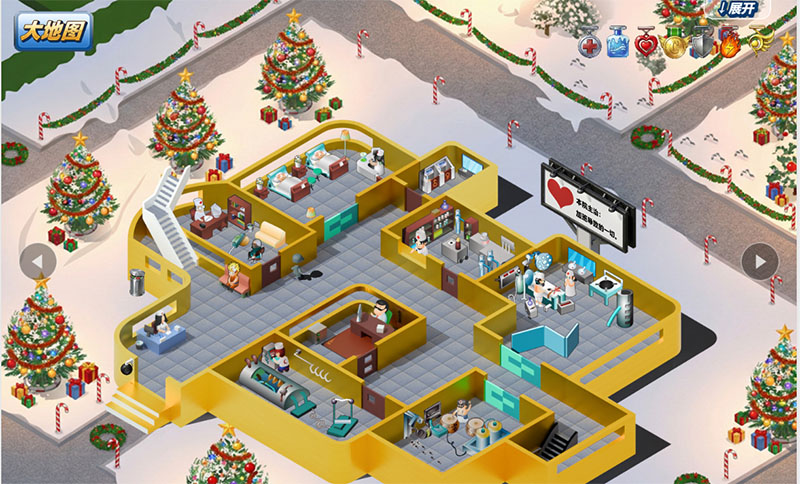800x484 pixels.
Task: Open the 大地图 world map
Action: click(x=54, y=31)
